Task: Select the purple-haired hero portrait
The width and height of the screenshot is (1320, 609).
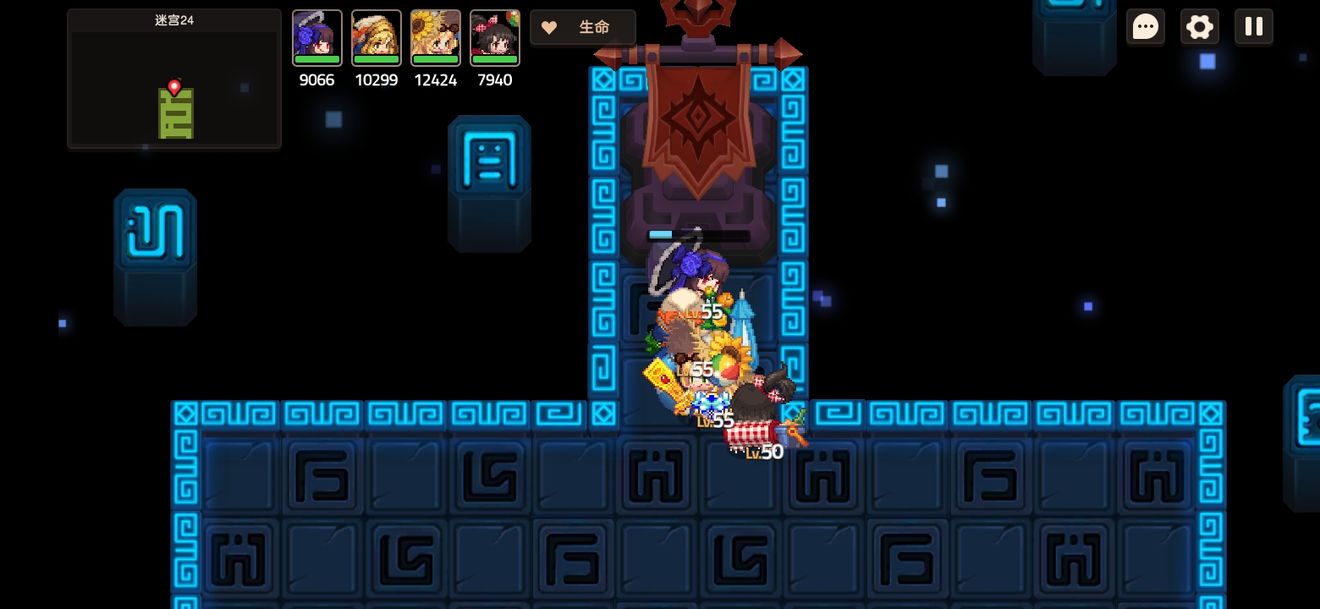Action: [x=317, y=38]
